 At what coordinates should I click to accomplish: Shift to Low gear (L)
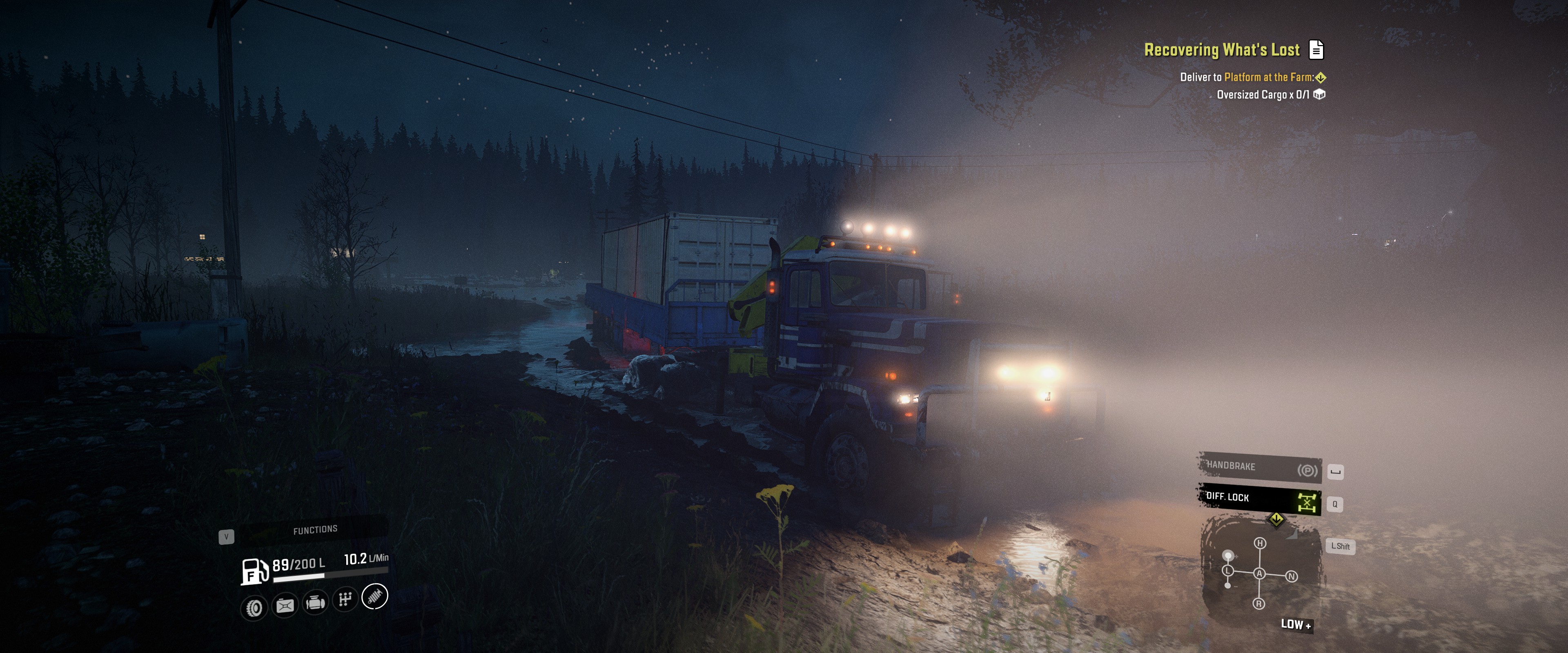click(x=1228, y=570)
